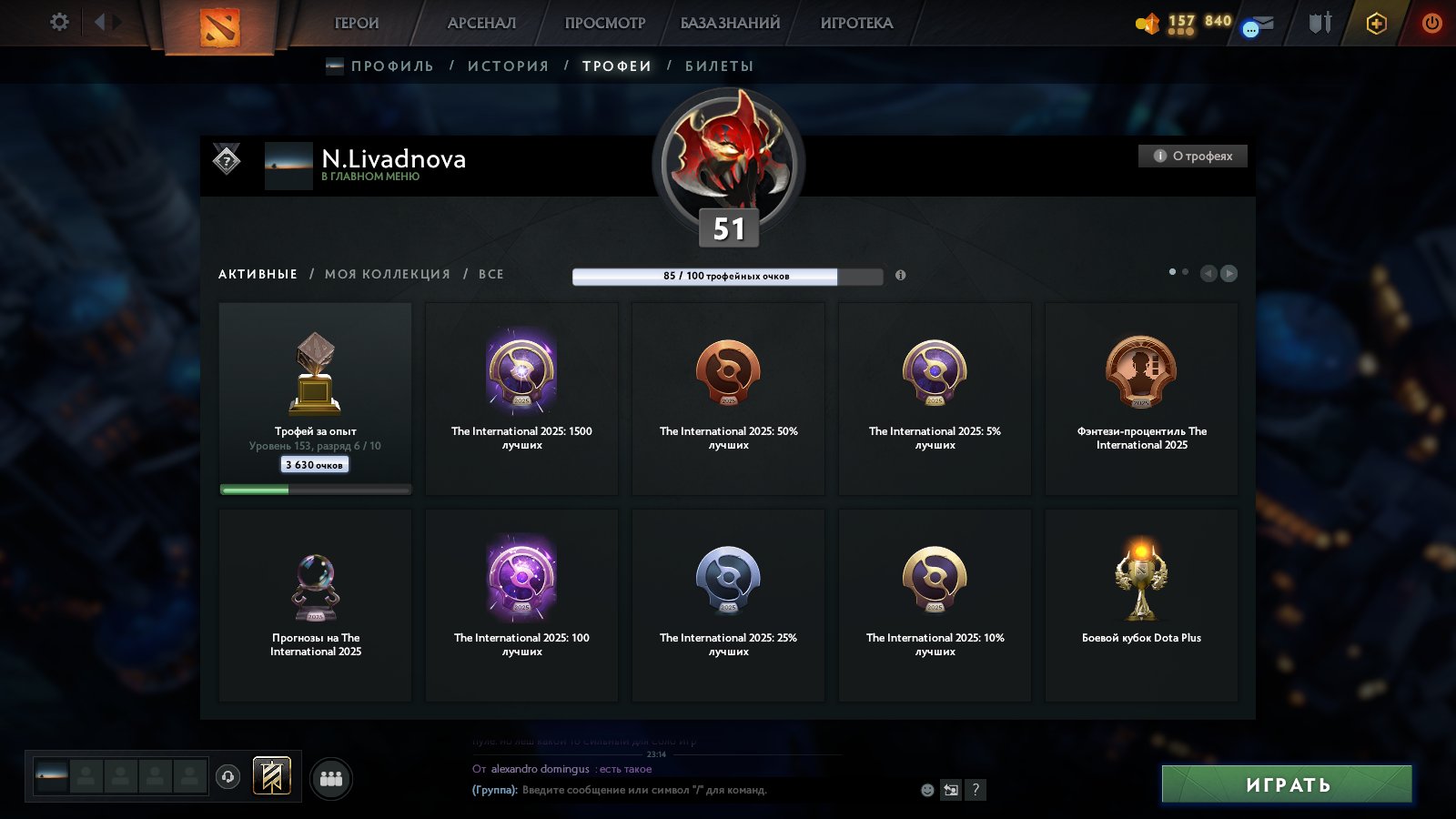Open the Dota 2 home logo
This screenshot has width=1456, height=819.
(x=218, y=25)
